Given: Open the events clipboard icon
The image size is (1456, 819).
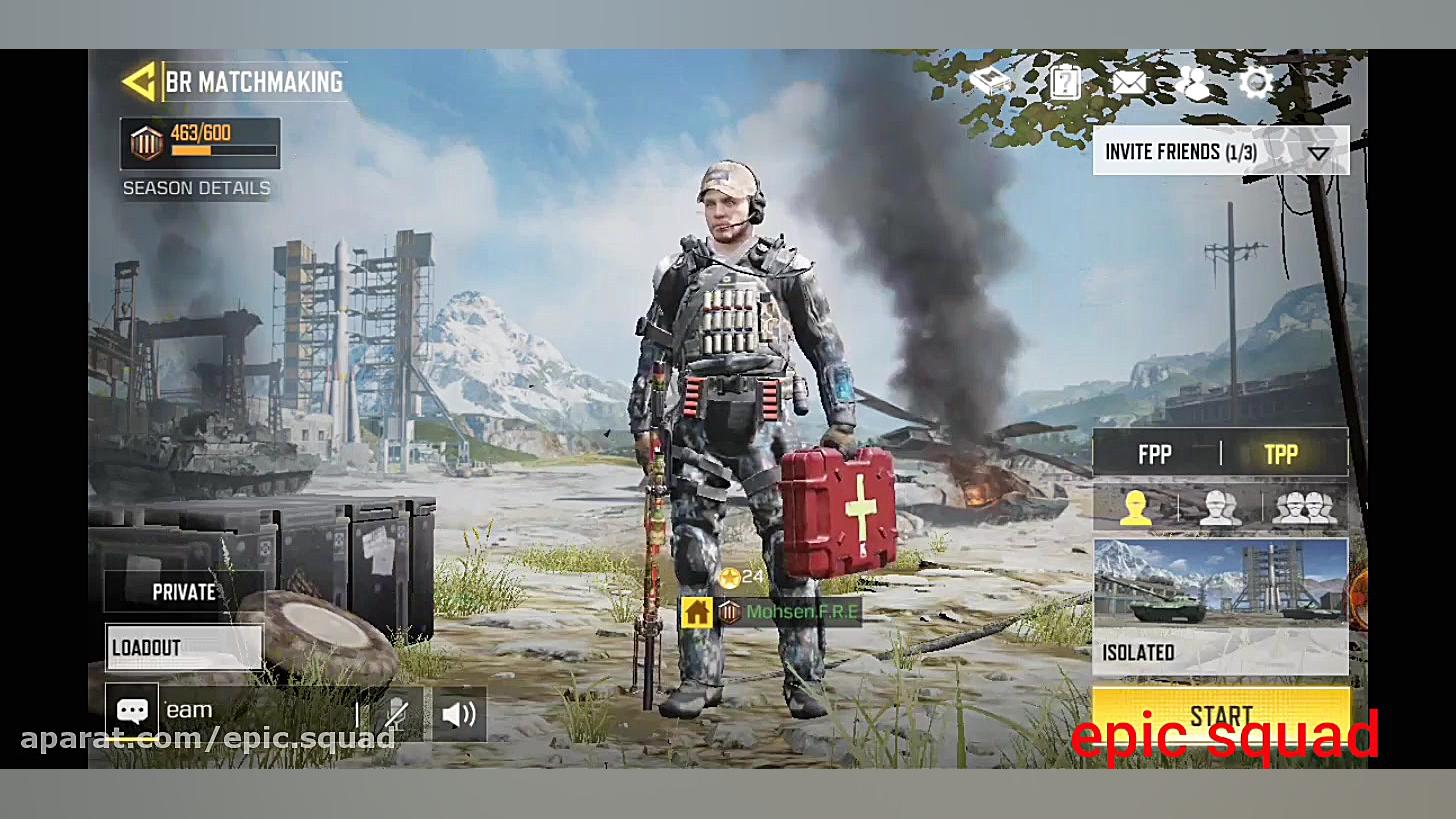Looking at the screenshot, I should [x=1063, y=84].
